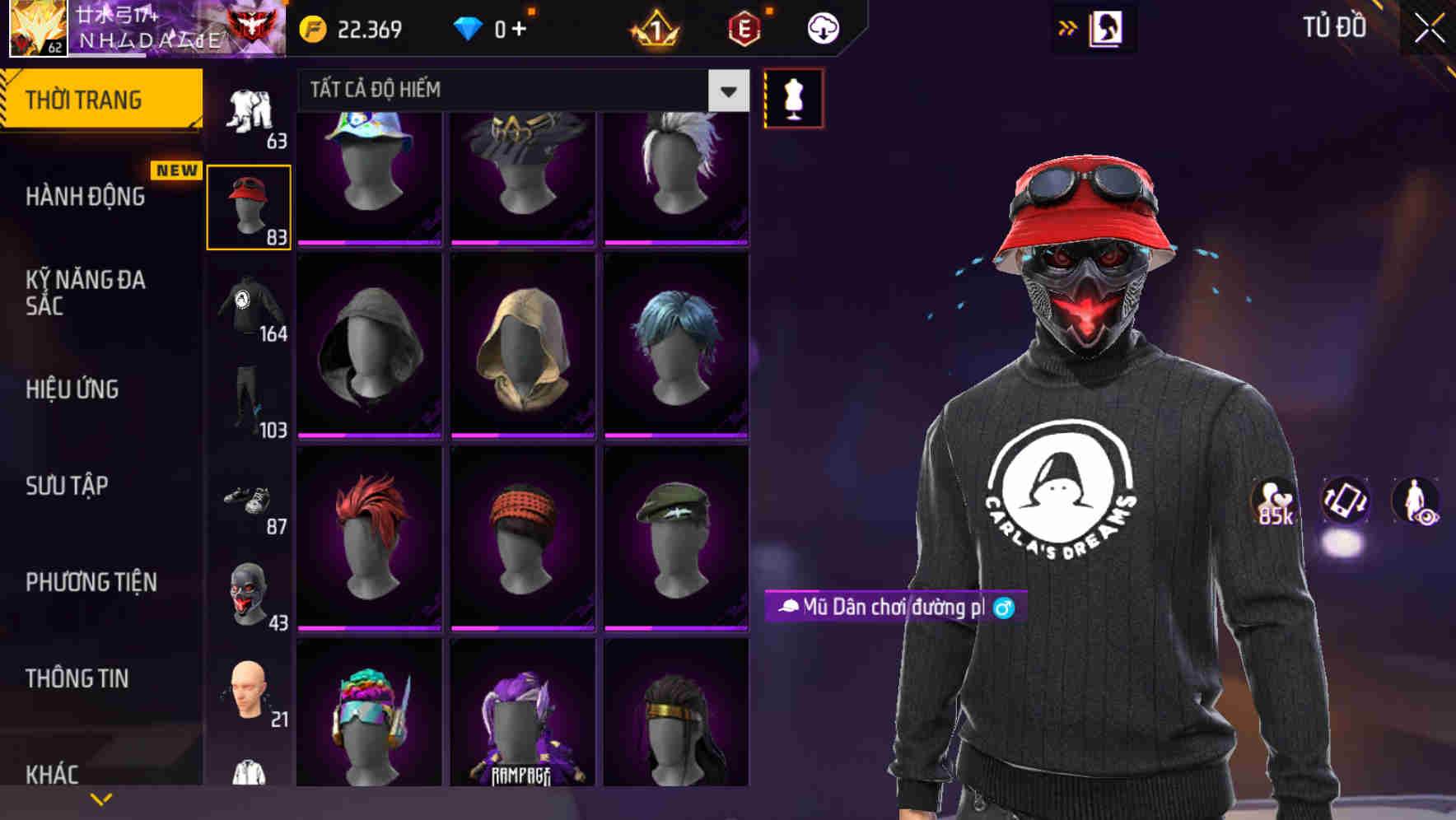Select the blue hair item thumbnail
This screenshot has width=1456, height=820.
[677, 340]
